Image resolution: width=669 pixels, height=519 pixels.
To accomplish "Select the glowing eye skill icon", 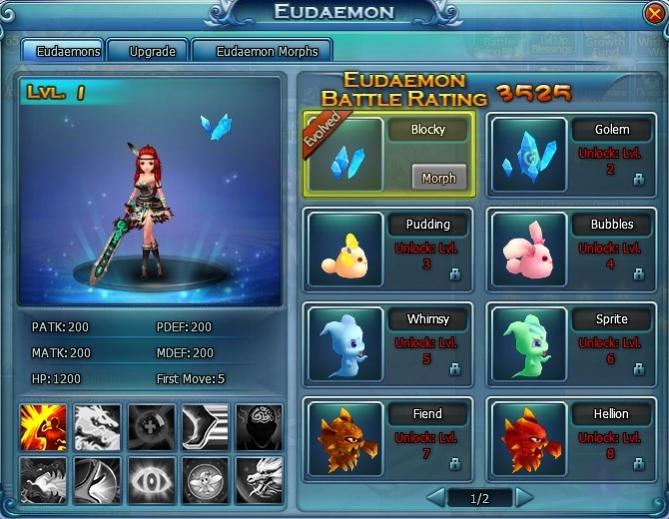I will [x=151, y=481].
